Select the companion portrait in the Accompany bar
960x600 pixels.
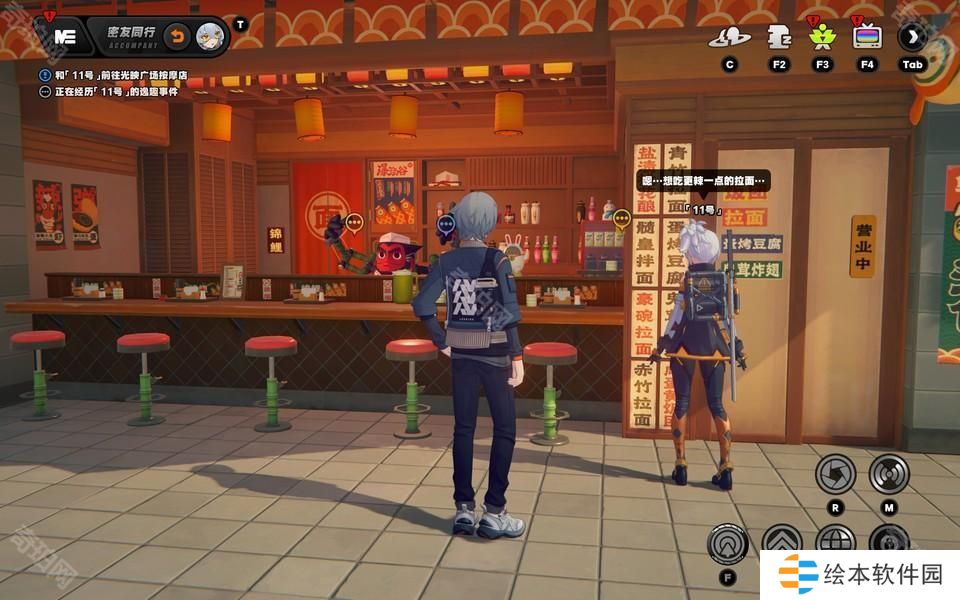[x=210, y=37]
